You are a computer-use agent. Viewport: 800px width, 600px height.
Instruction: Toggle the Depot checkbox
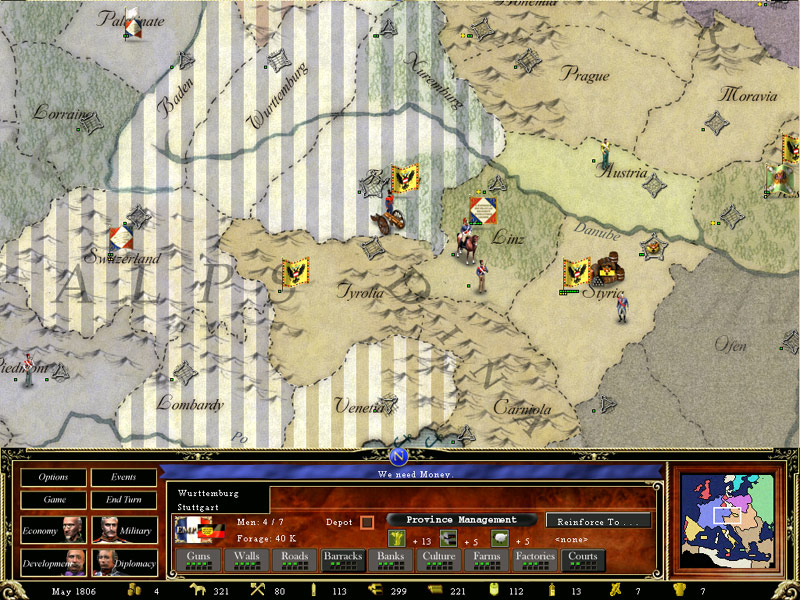click(367, 522)
